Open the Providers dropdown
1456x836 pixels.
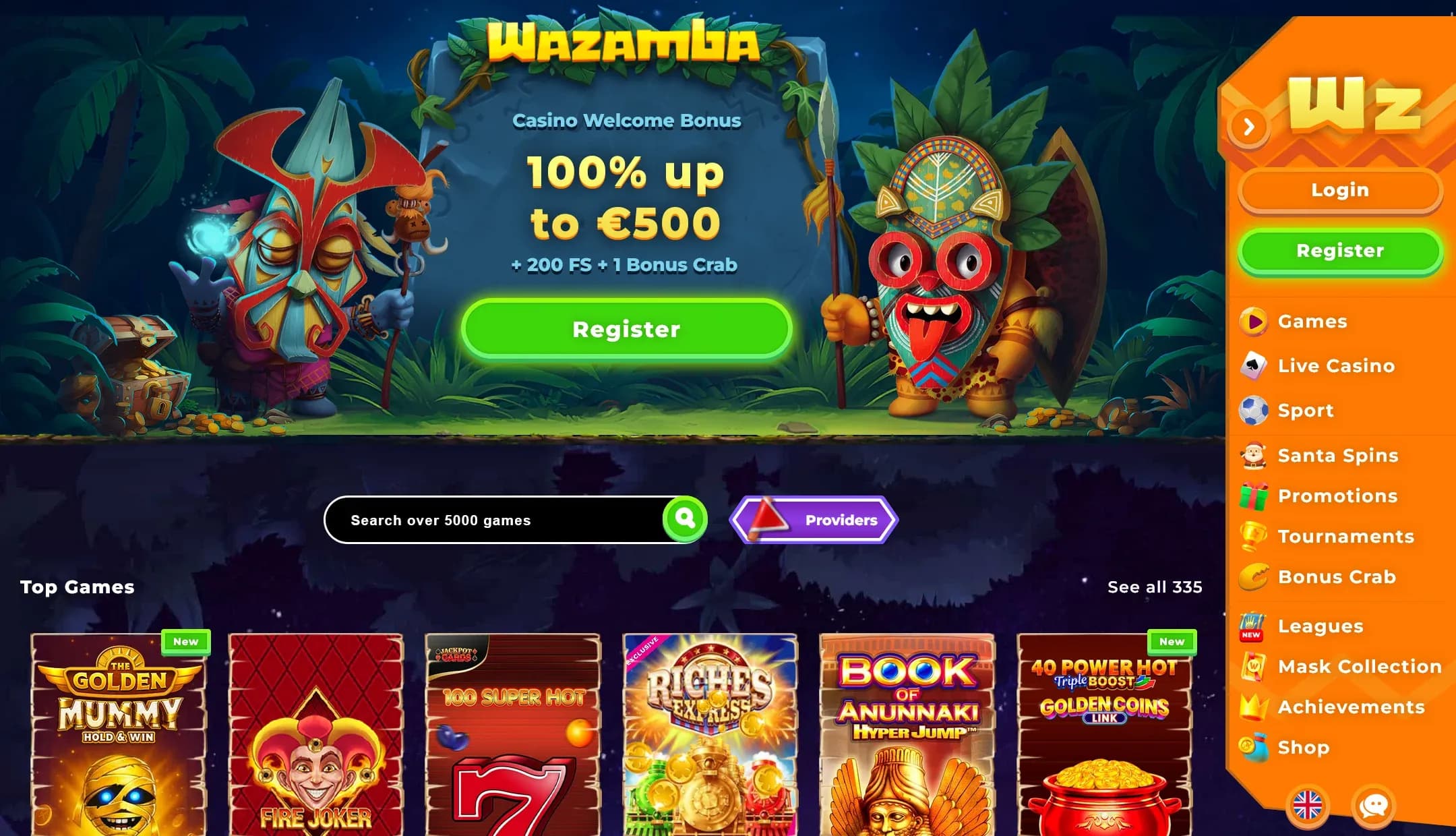816,519
